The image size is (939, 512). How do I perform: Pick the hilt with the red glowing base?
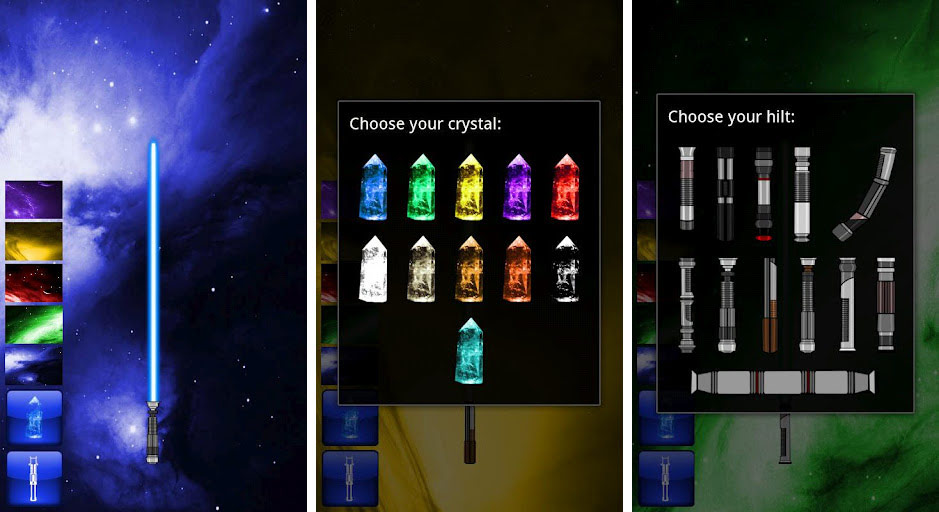(x=763, y=193)
